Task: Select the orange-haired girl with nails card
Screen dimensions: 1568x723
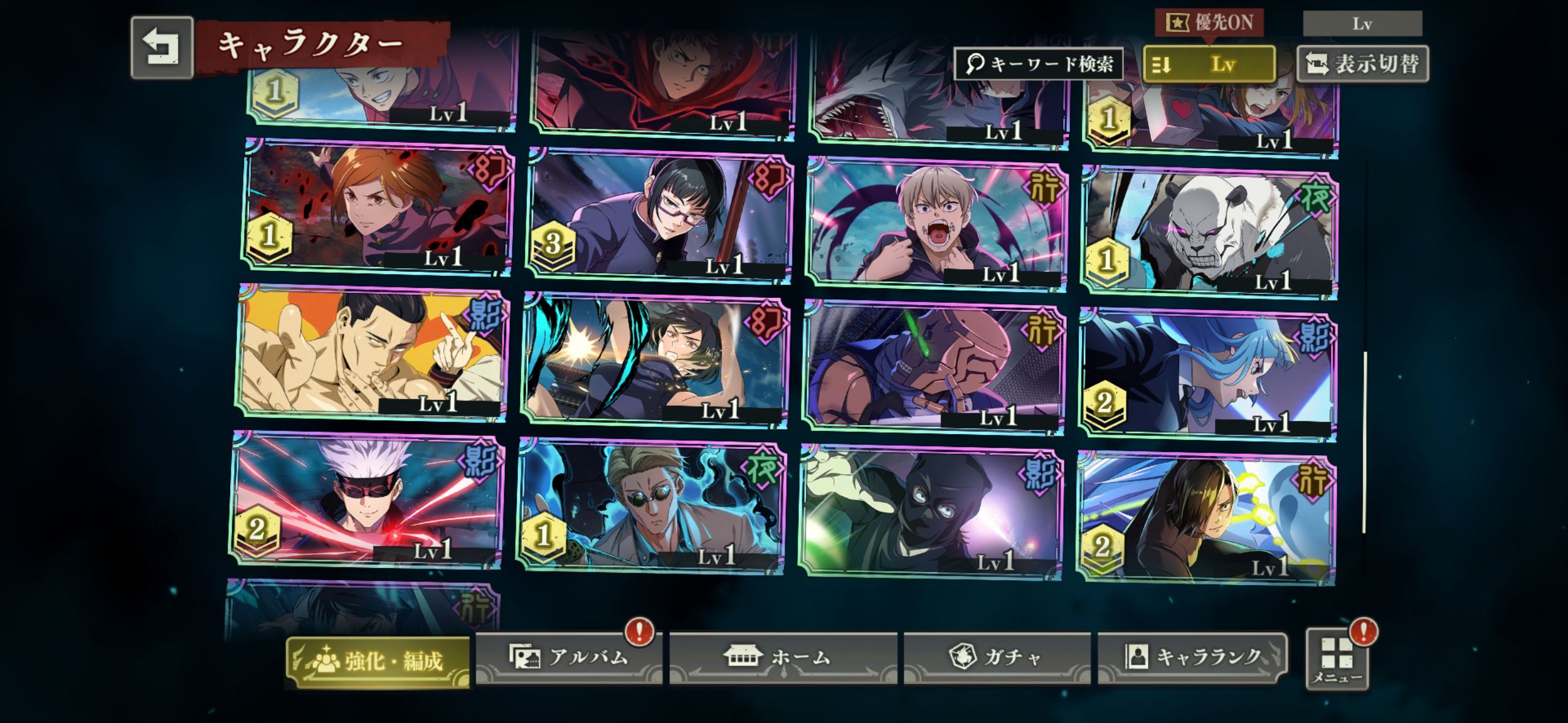Action: (377, 207)
